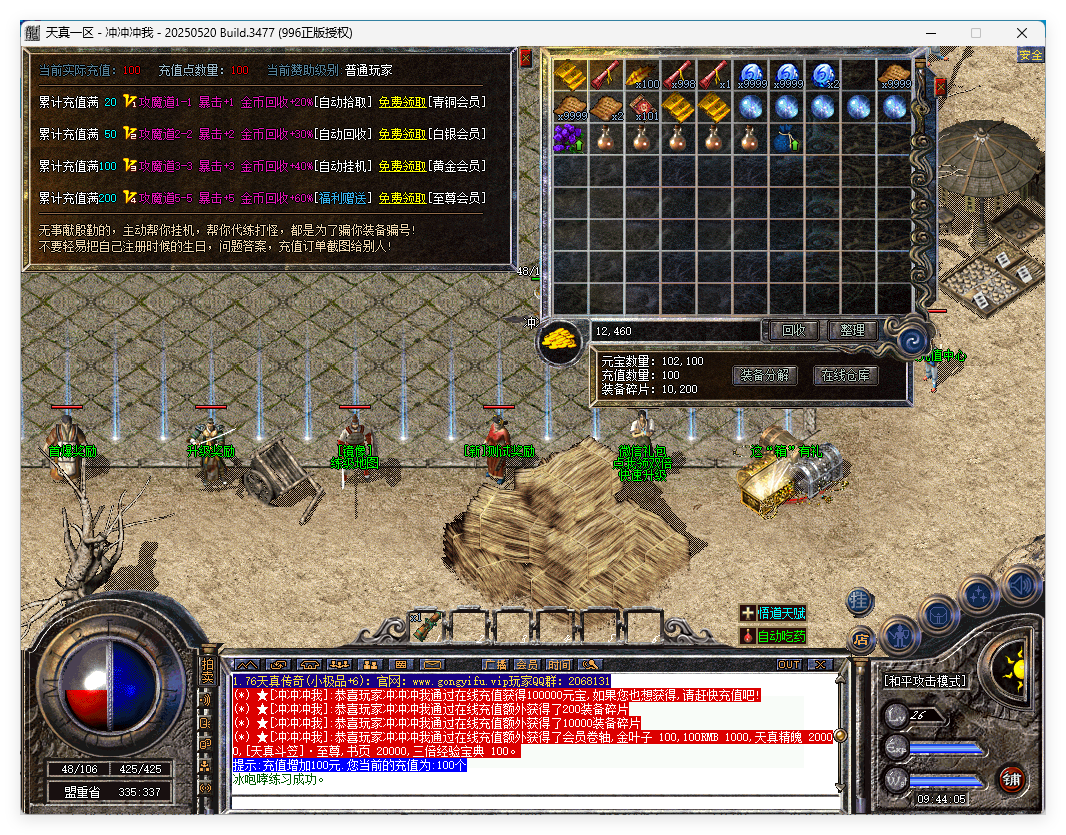Select the red book x101 item
The image size is (1066, 835).
pos(641,107)
